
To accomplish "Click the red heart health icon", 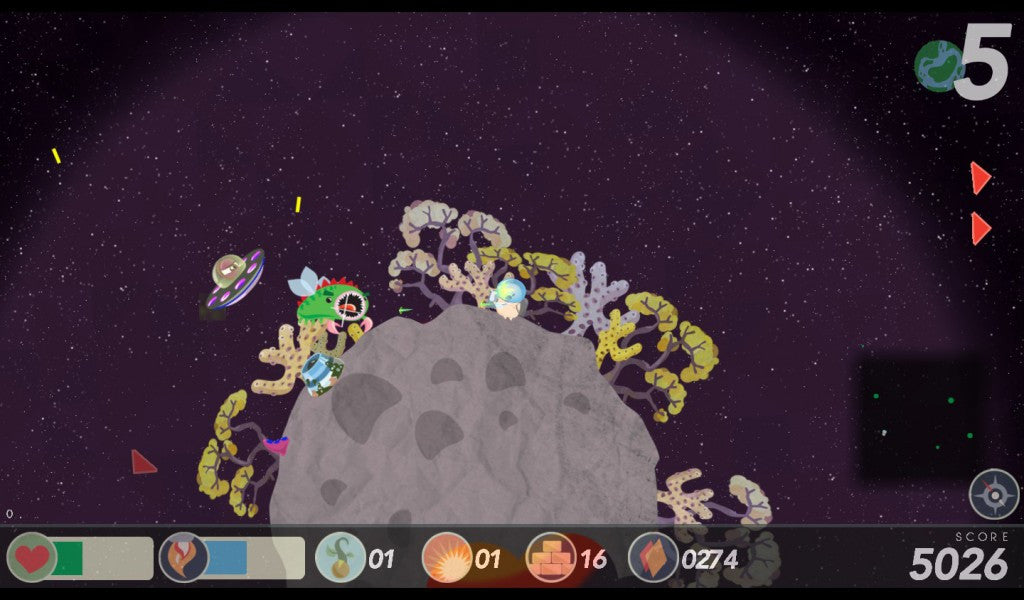I will [x=32, y=557].
